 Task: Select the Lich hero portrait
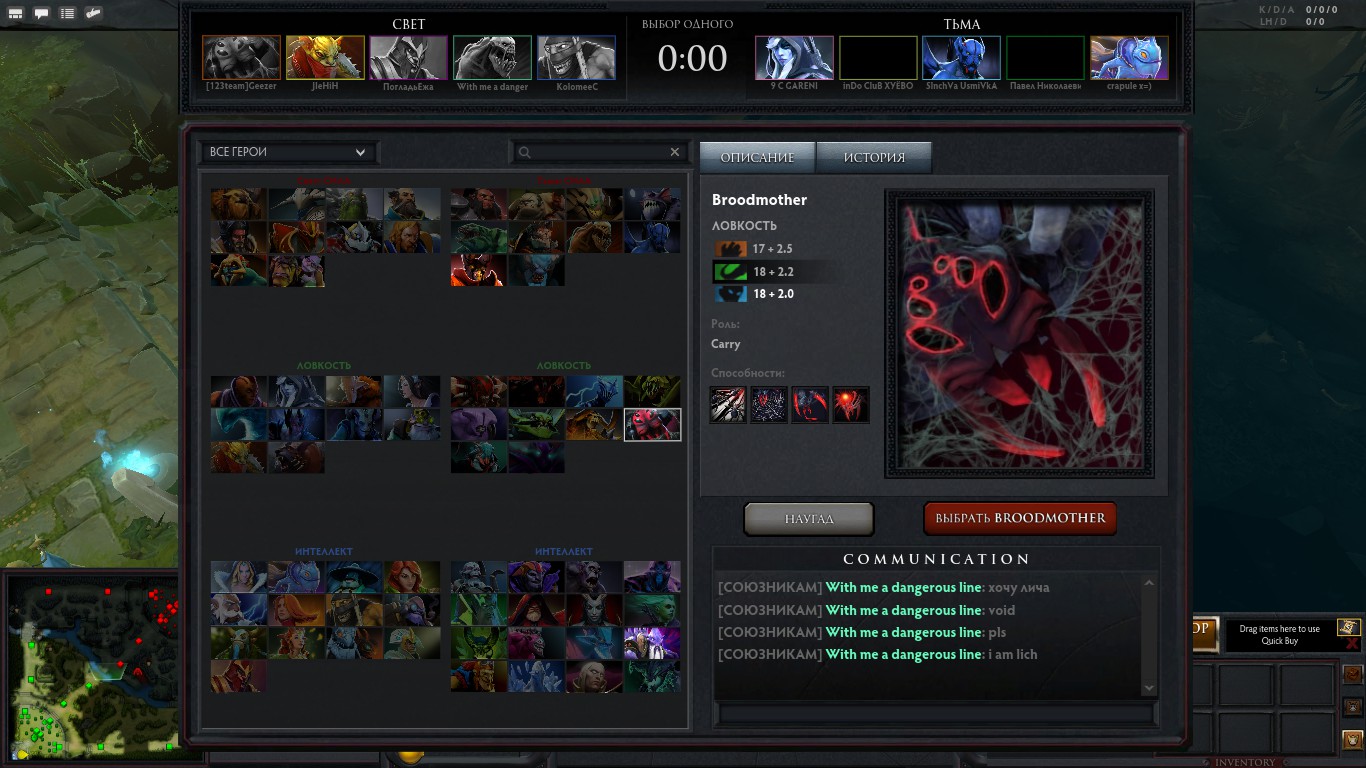point(478,577)
